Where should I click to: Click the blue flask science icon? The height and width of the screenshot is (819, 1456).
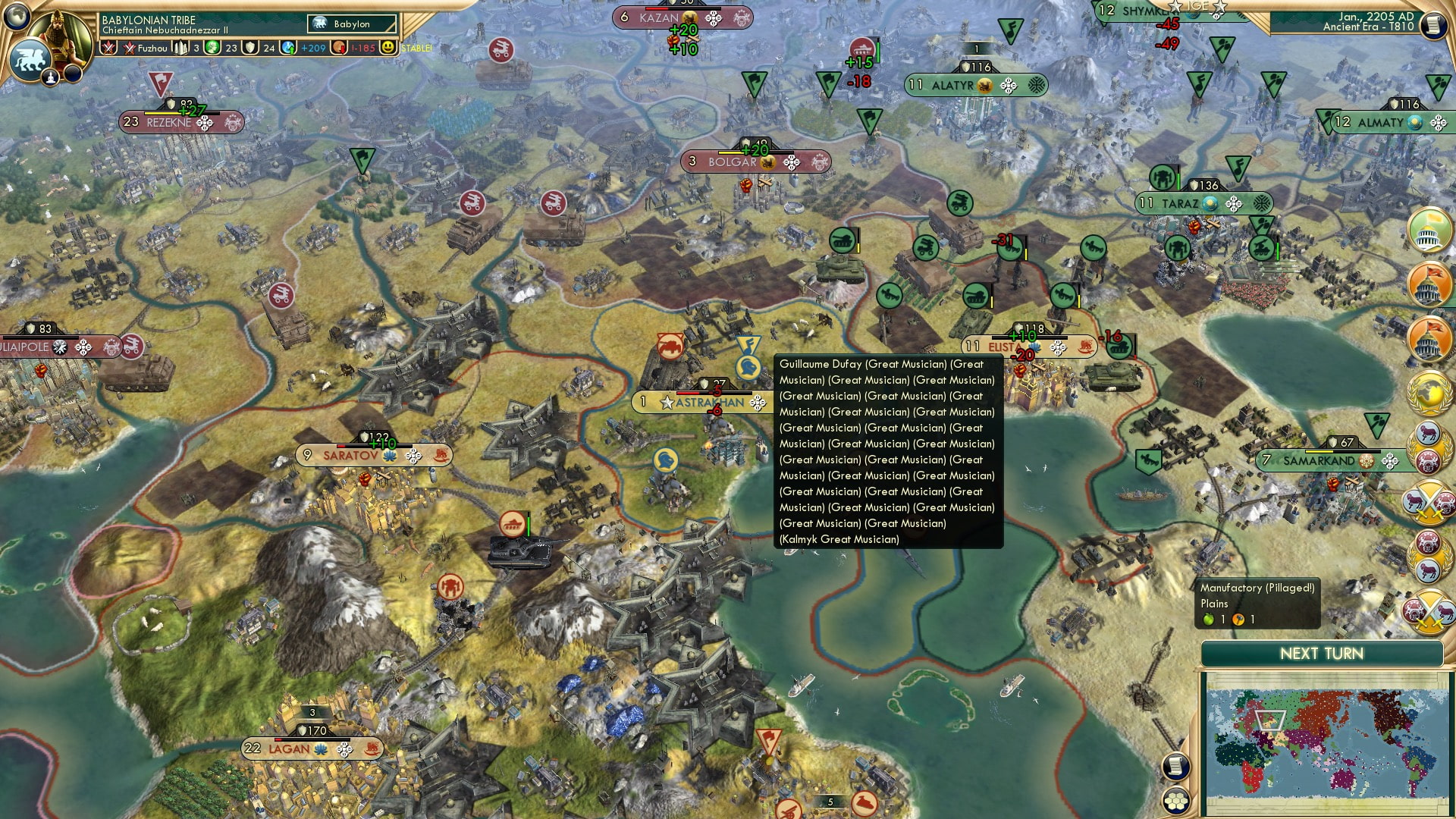pyautogui.click(x=288, y=48)
